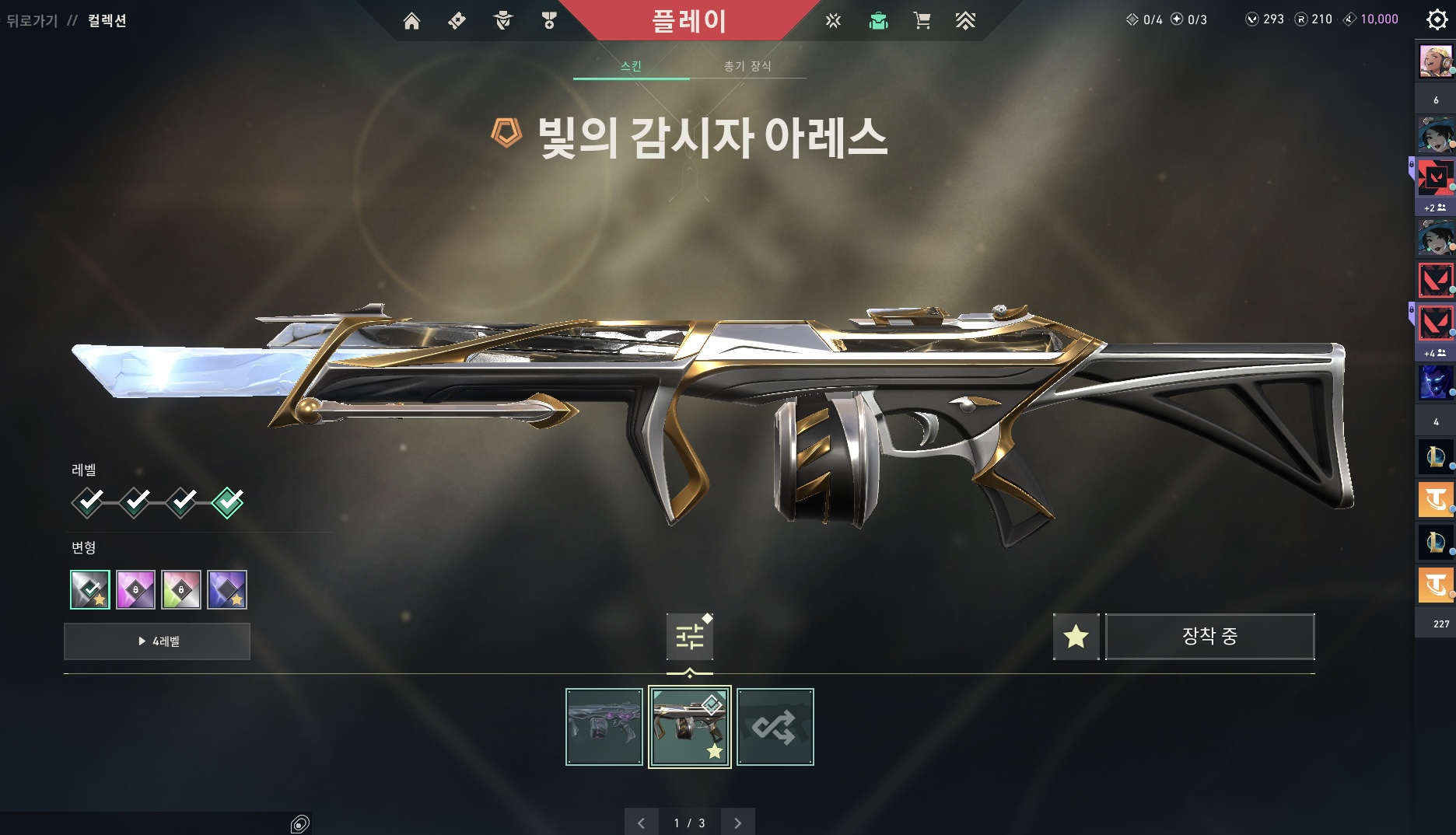Switch to the 스킨 tab
1456x835 pixels.
coord(631,66)
